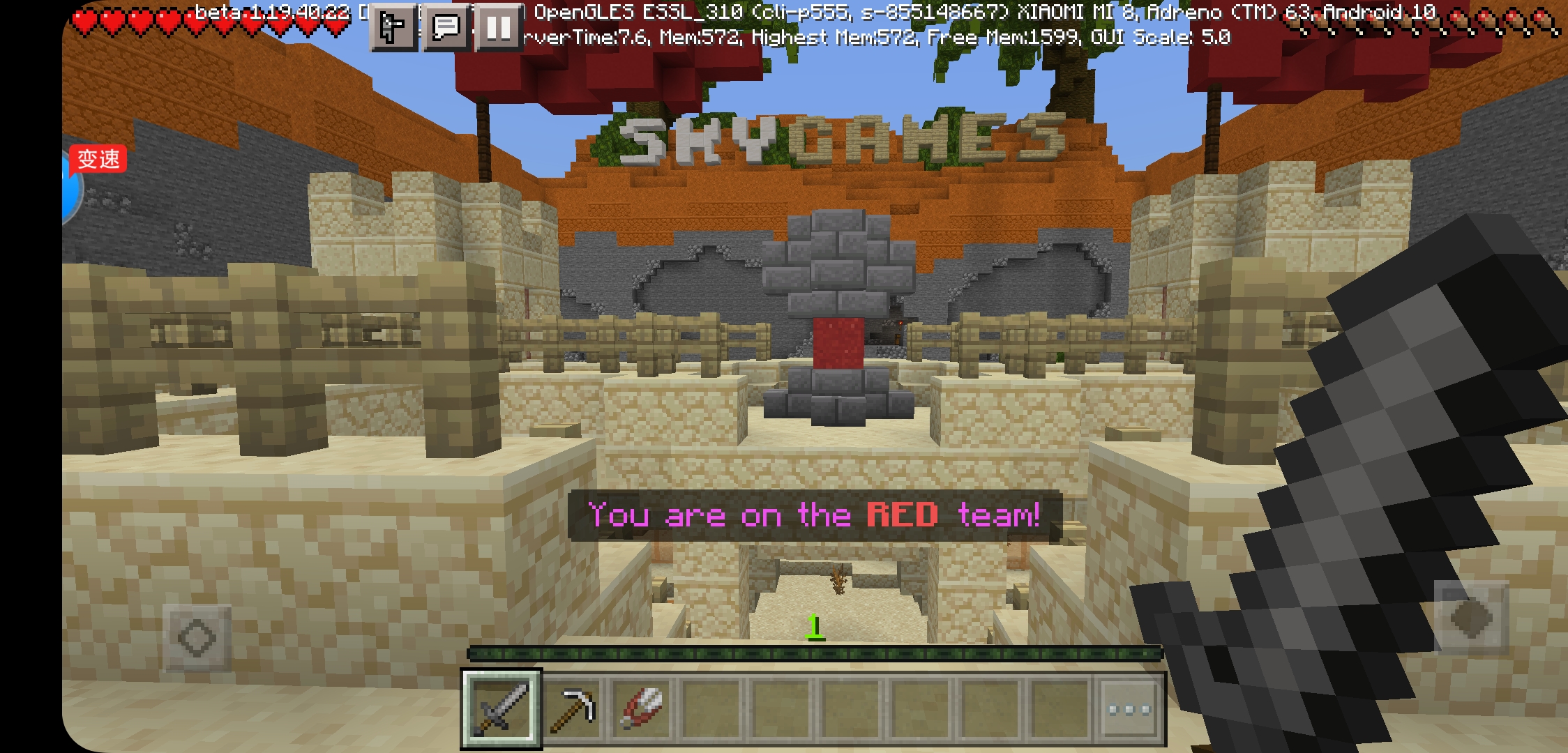Switch to the pickaxe hotbar slot
1568x753 pixels.
pos(572,708)
